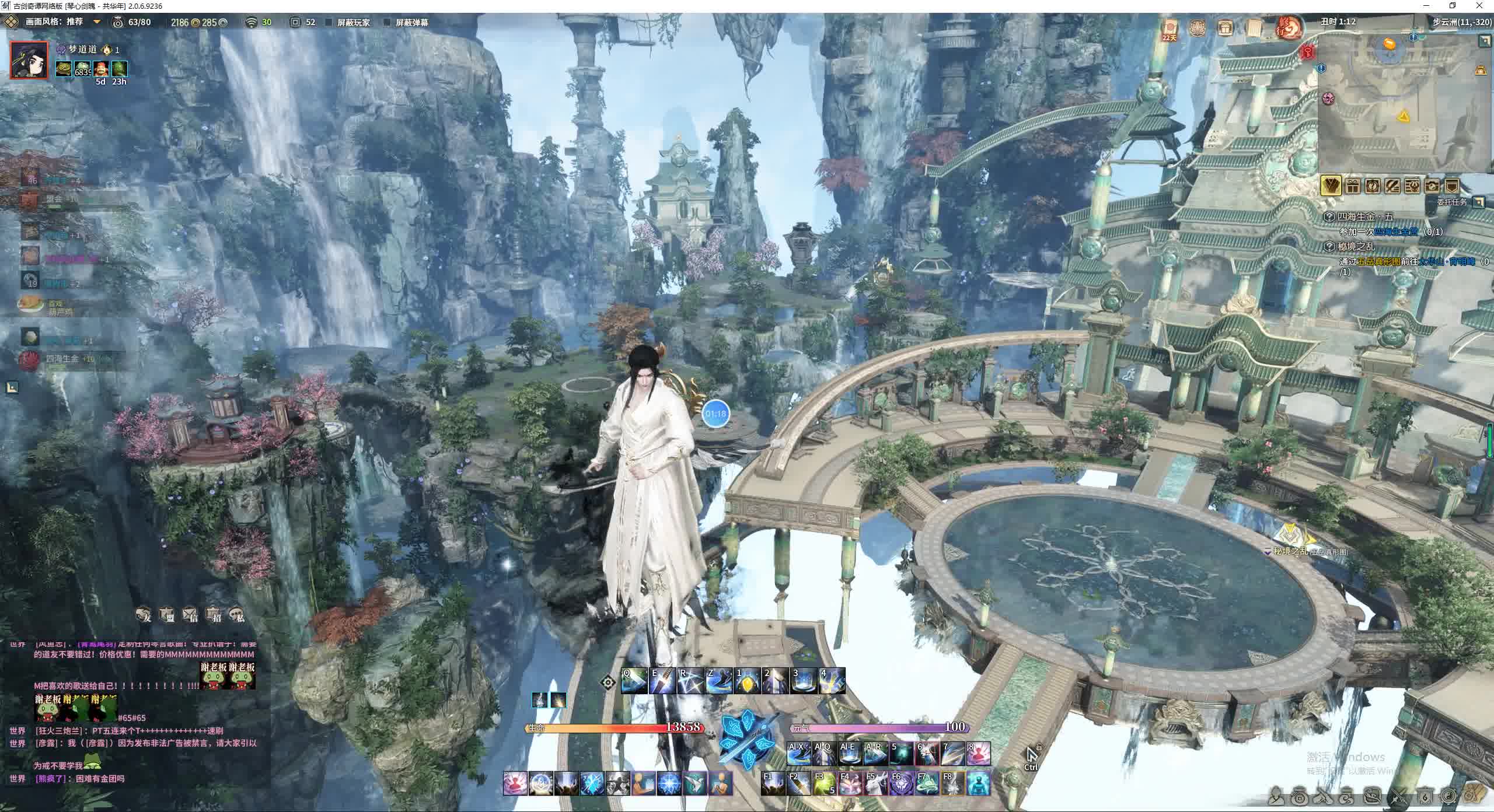Open the 画面风格 style dropdown
The image size is (1494, 812).
[x=96, y=22]
